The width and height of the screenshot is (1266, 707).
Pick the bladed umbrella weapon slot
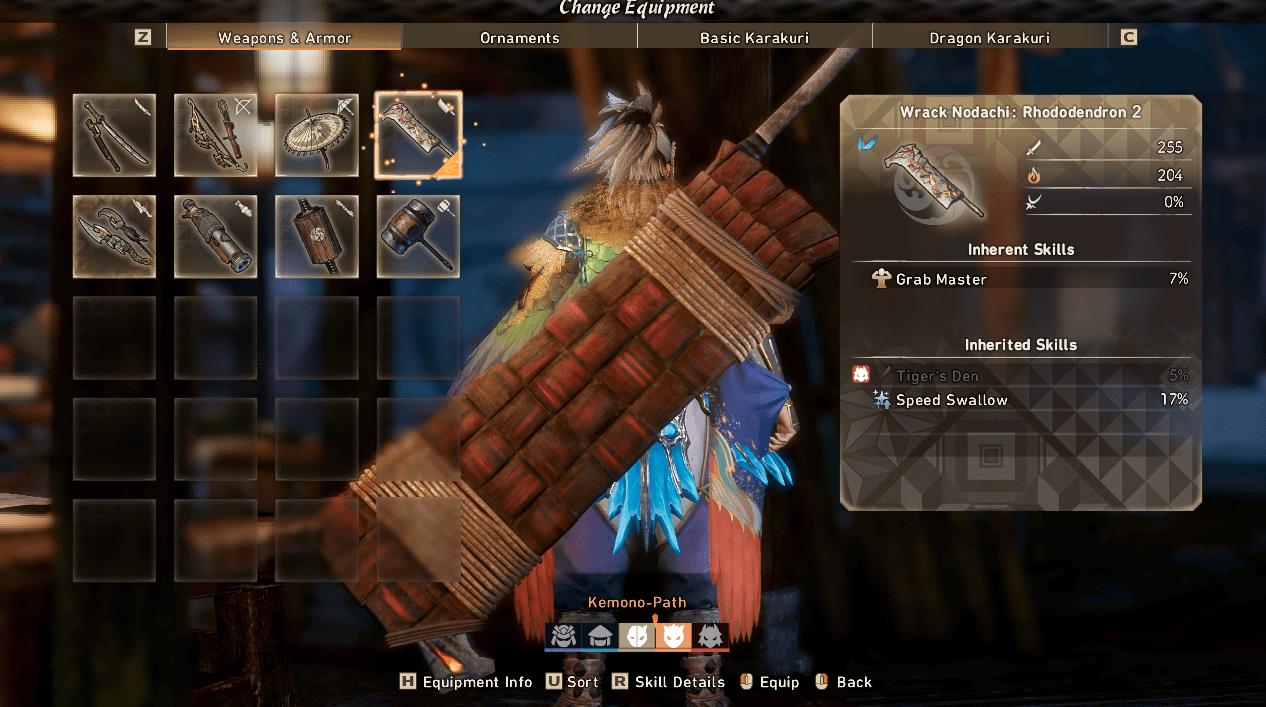tap(317, 135)
